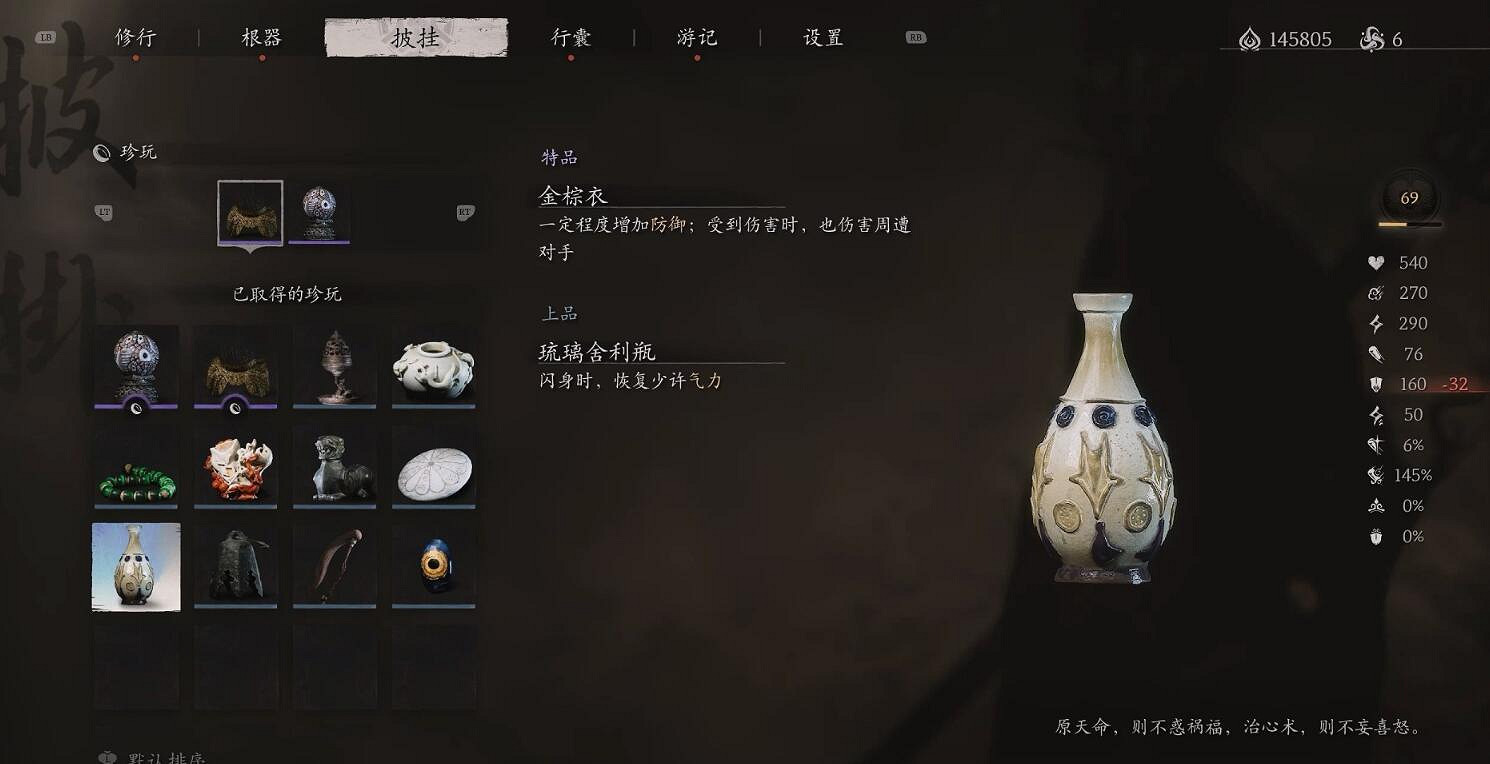This screenshot has height=764, width=1490.
Task: Click the will currency icon next to 6
Action: click(x=1370, y=38)
